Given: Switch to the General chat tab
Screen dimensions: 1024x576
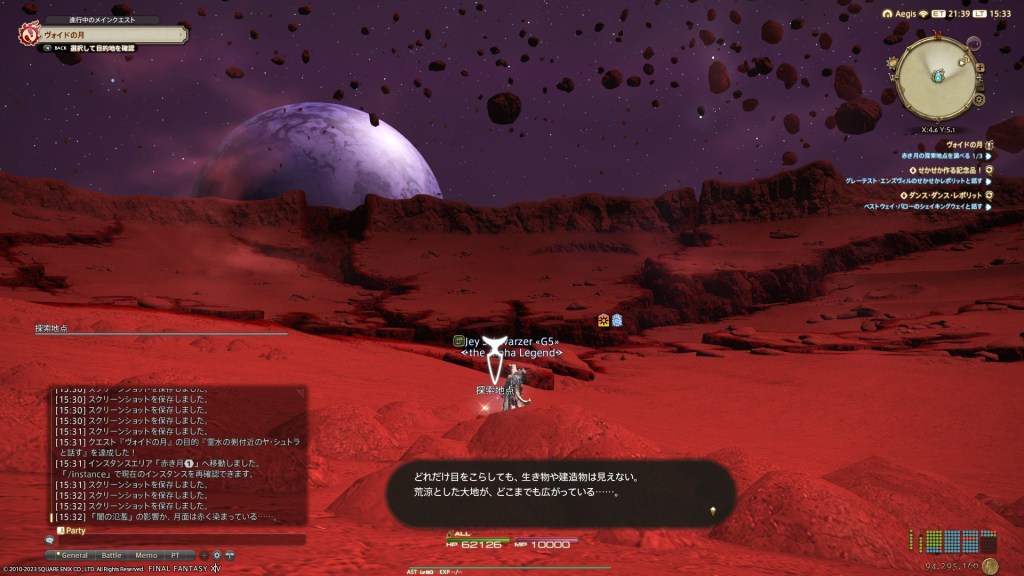Looking at the screenshot, I should 75,554.
